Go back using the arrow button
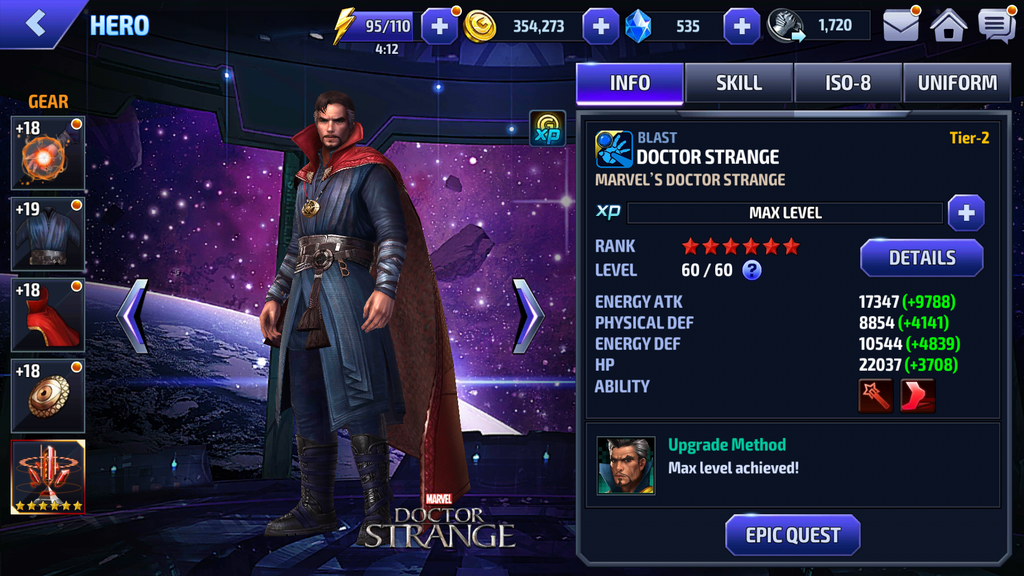1024x576 pixels. pyautogui.click(x=36, y=24)
